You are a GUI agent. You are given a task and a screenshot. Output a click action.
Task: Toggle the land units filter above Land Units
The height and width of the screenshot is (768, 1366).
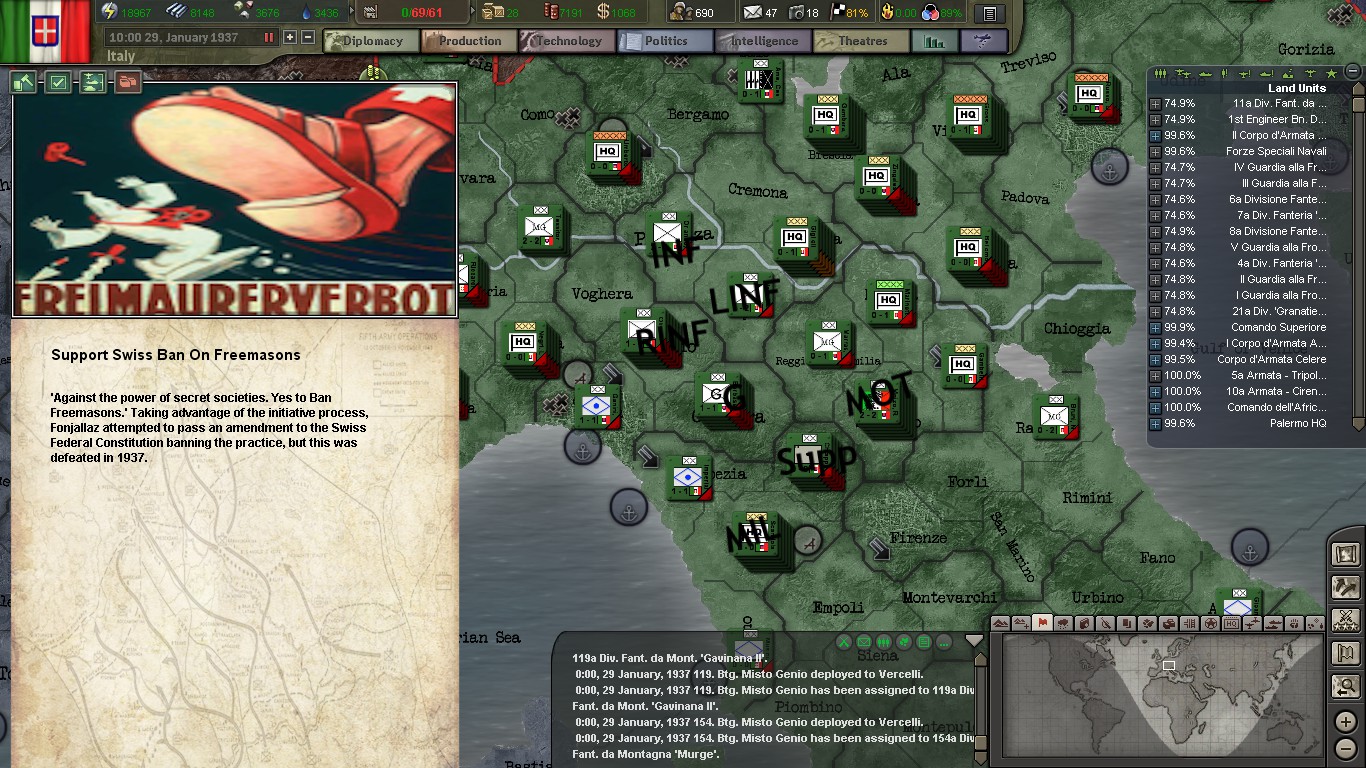coord(1160,73)
